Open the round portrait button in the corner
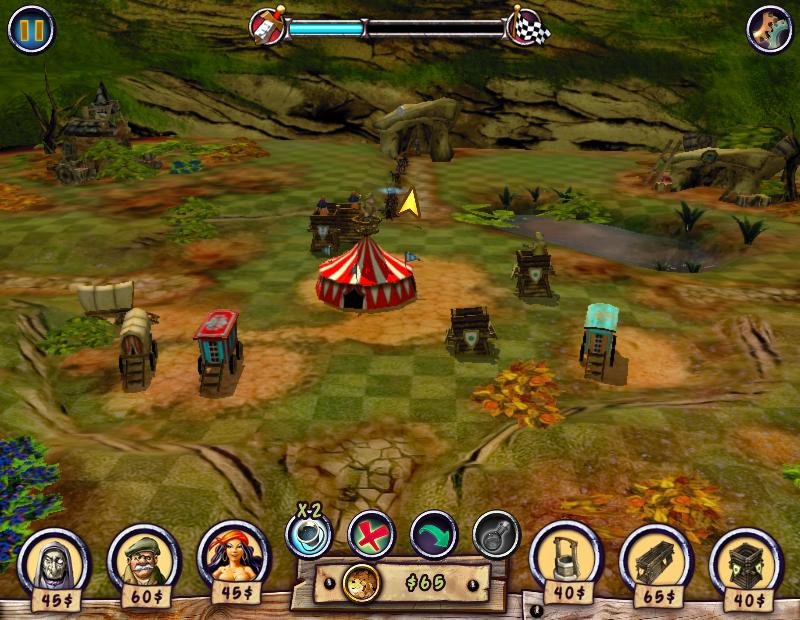 tap(769, 29)
